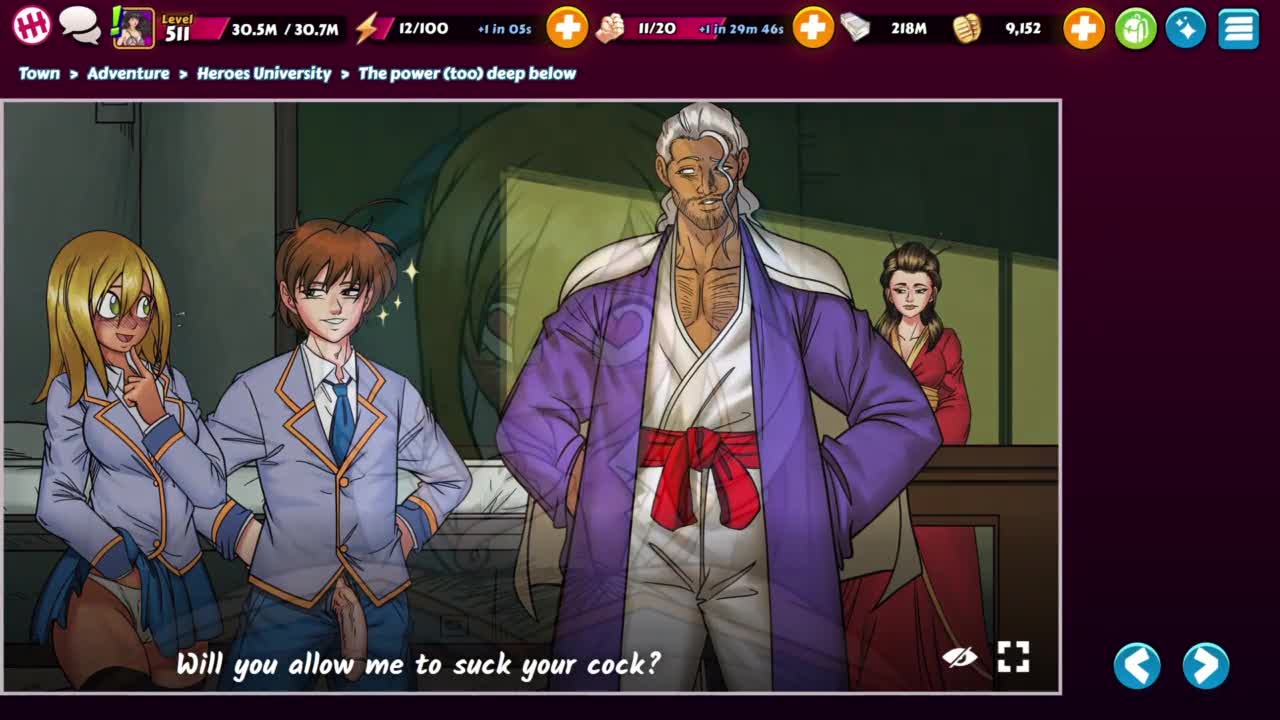Open the green backpack icon
This screenshot has width=1280, height=720.
point(1135,28)
